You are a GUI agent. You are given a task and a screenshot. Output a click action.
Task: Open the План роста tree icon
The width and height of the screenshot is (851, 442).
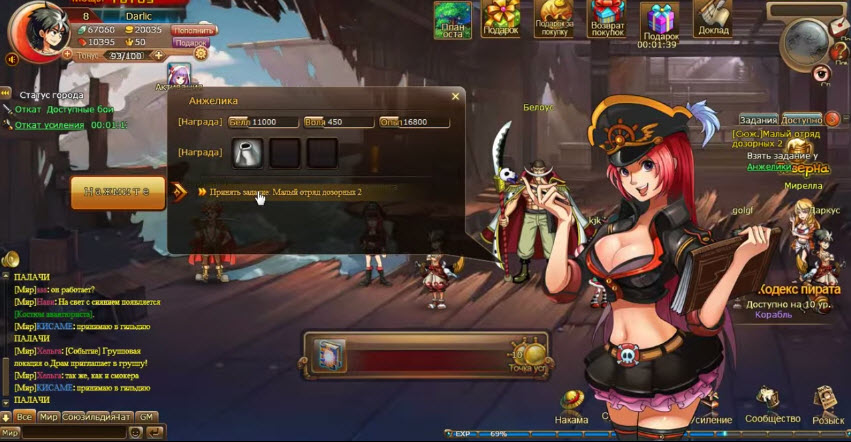click(x=453, y=20)
